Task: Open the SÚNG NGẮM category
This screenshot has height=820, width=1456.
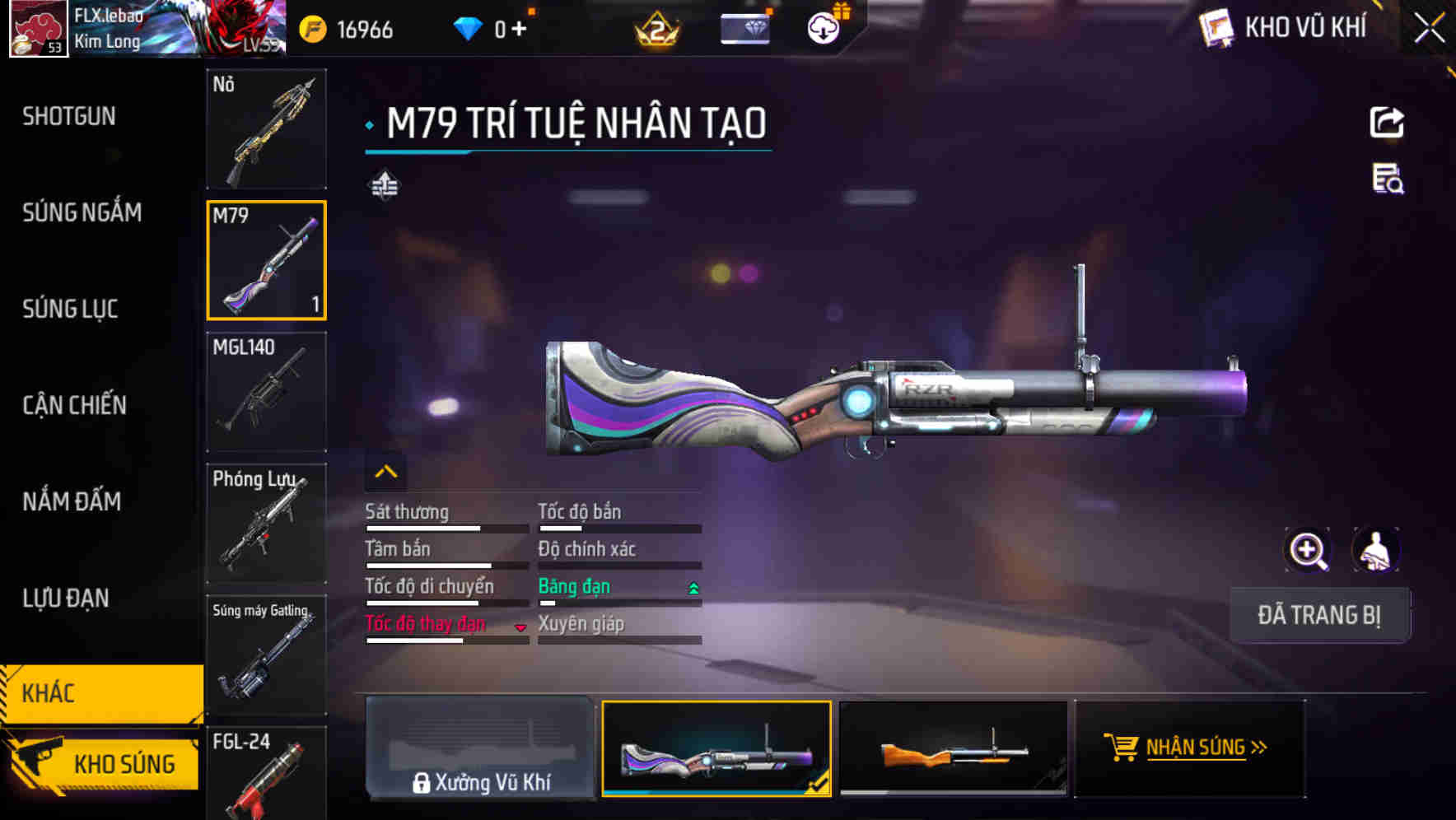Action: (x=82, y=213)
